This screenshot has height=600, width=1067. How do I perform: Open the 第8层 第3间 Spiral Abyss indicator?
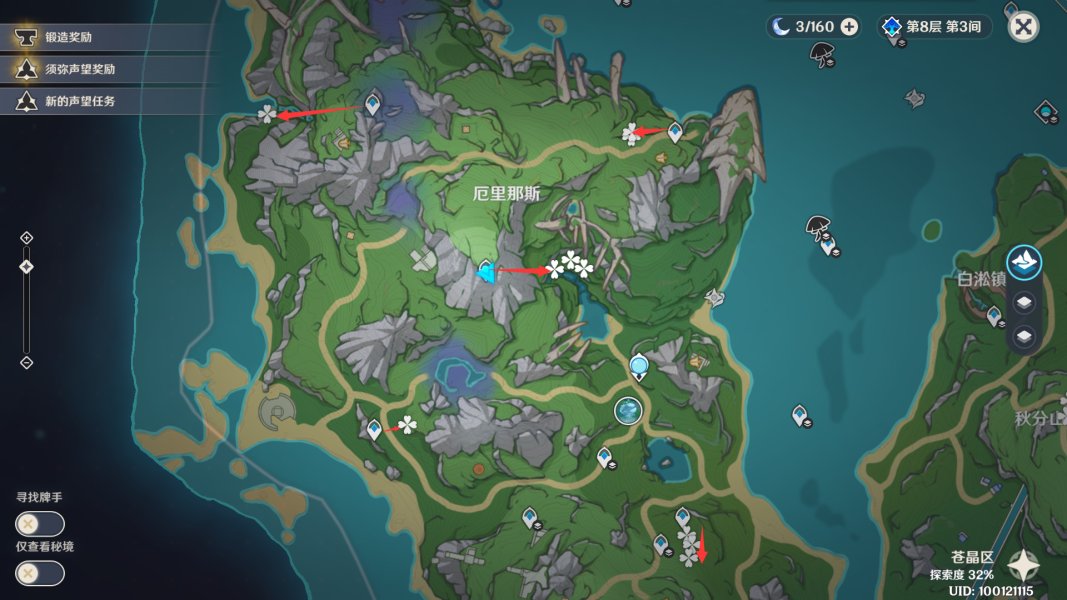point(934,27)
